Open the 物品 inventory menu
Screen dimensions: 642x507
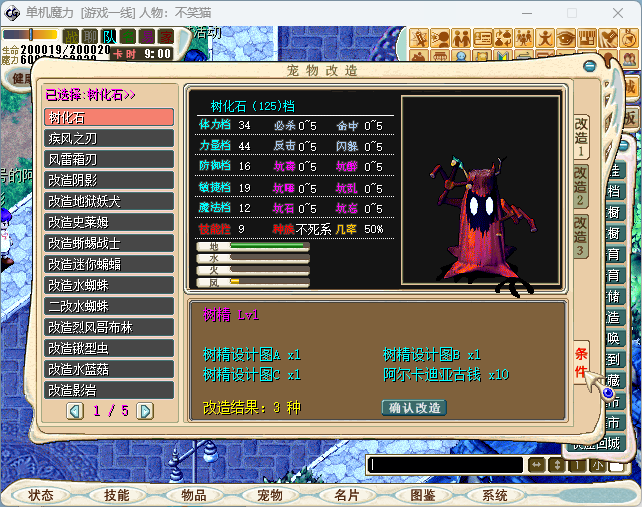[x=193, y=495]
